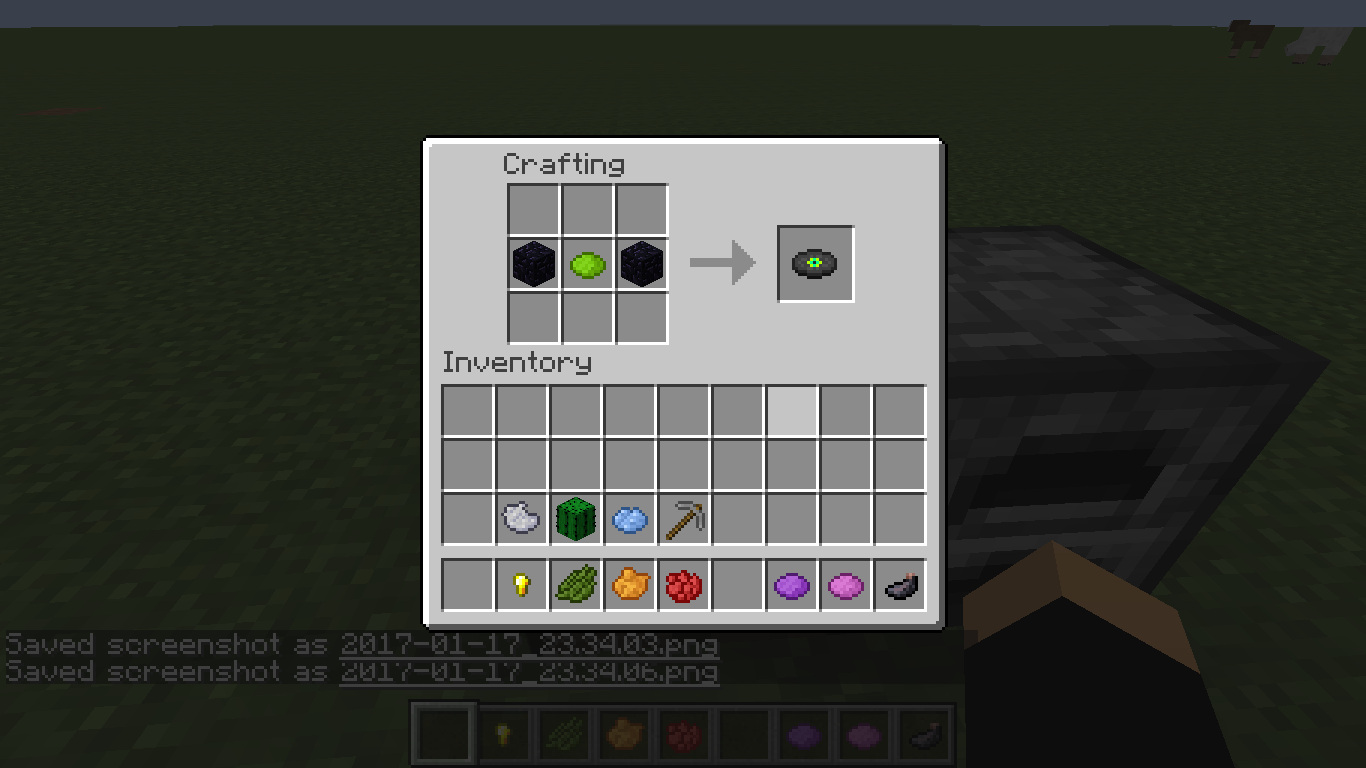Image resolution: width=1366 pixels, height=768 pixels.
Task: Click the highlighted empty inventory slot
Action: [791, 410]
